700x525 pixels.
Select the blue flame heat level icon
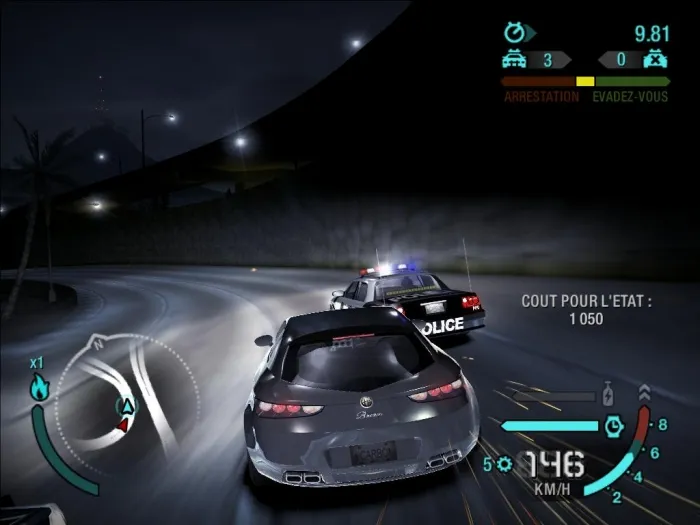coord(39,388)
